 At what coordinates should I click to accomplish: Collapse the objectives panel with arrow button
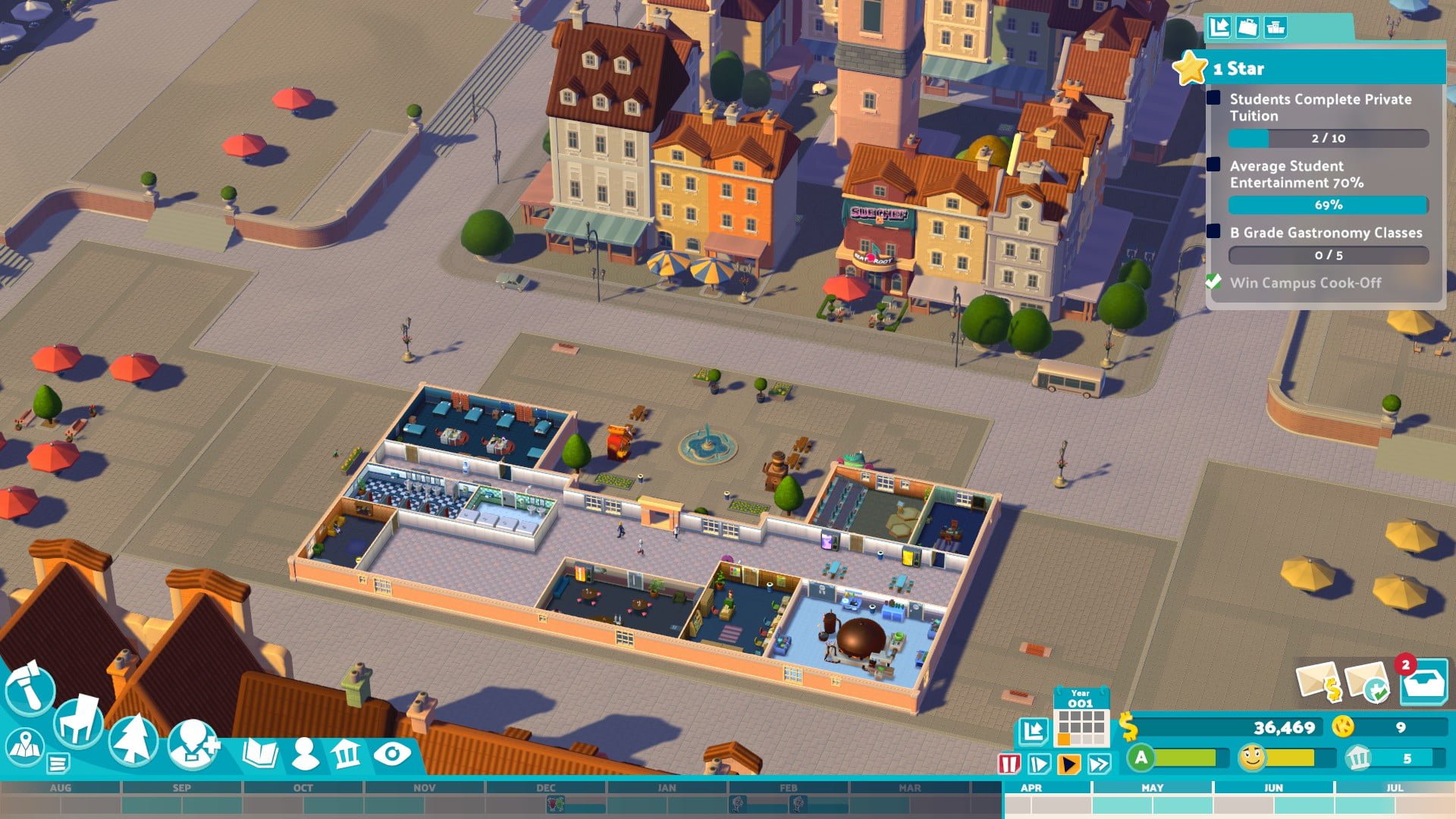(x=1219, y=27)
